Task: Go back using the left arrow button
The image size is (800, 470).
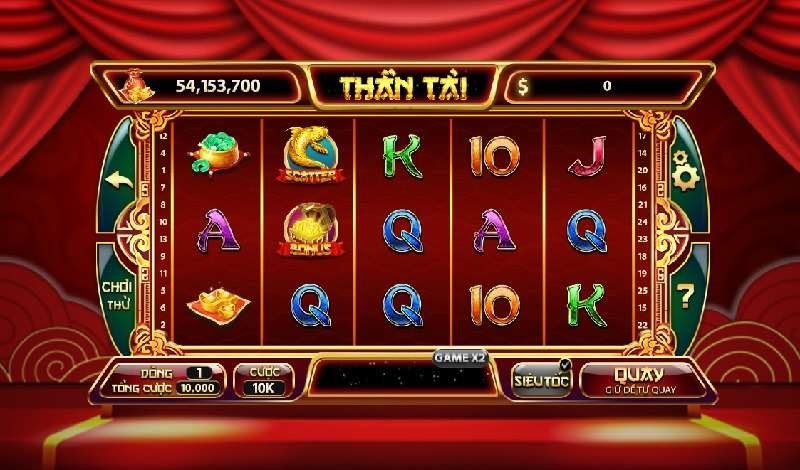Action: (x=120, y=180)
